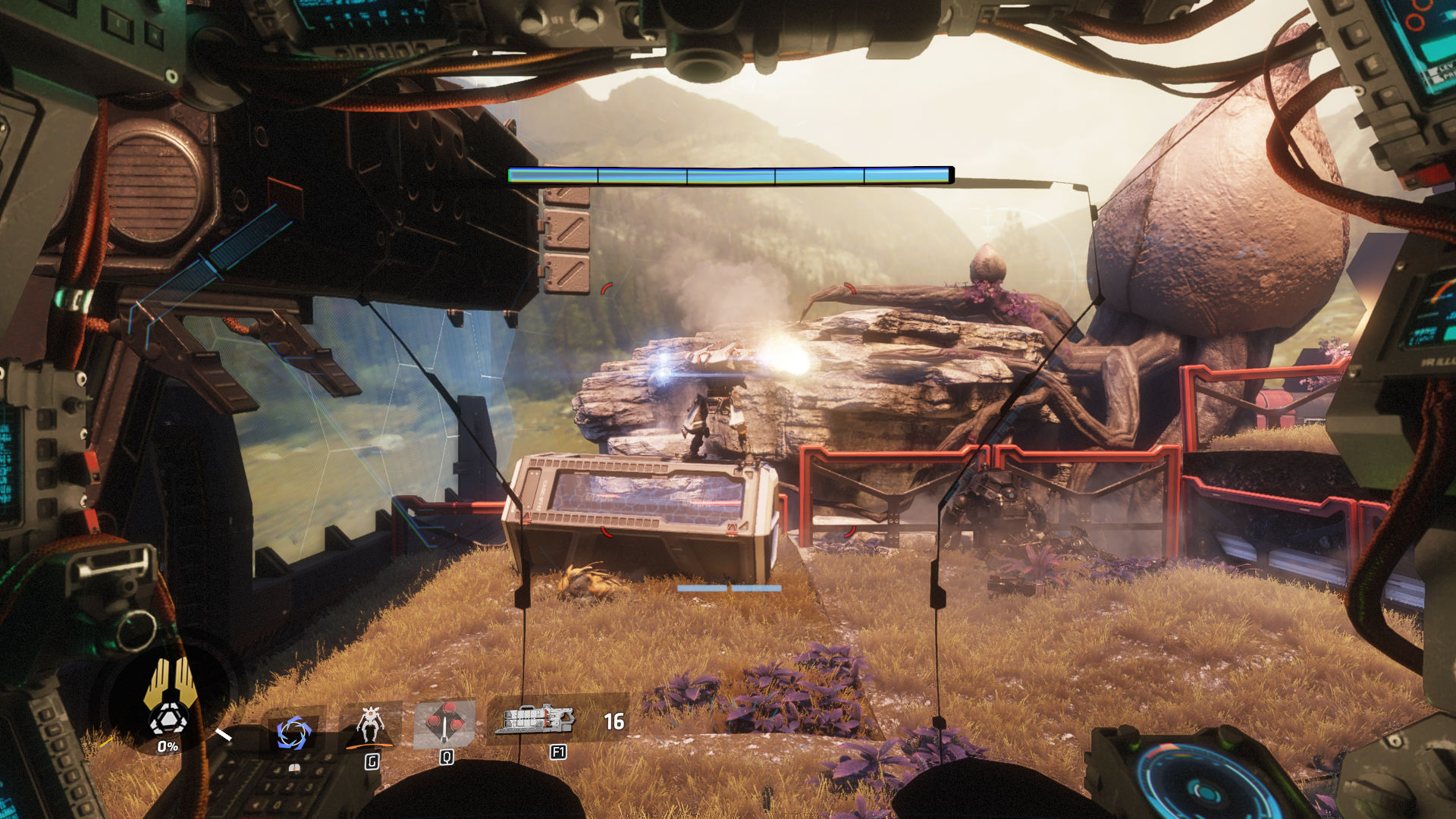
Task: Use the blue swirl defensive ability
Action: click(x=293, y=733)
